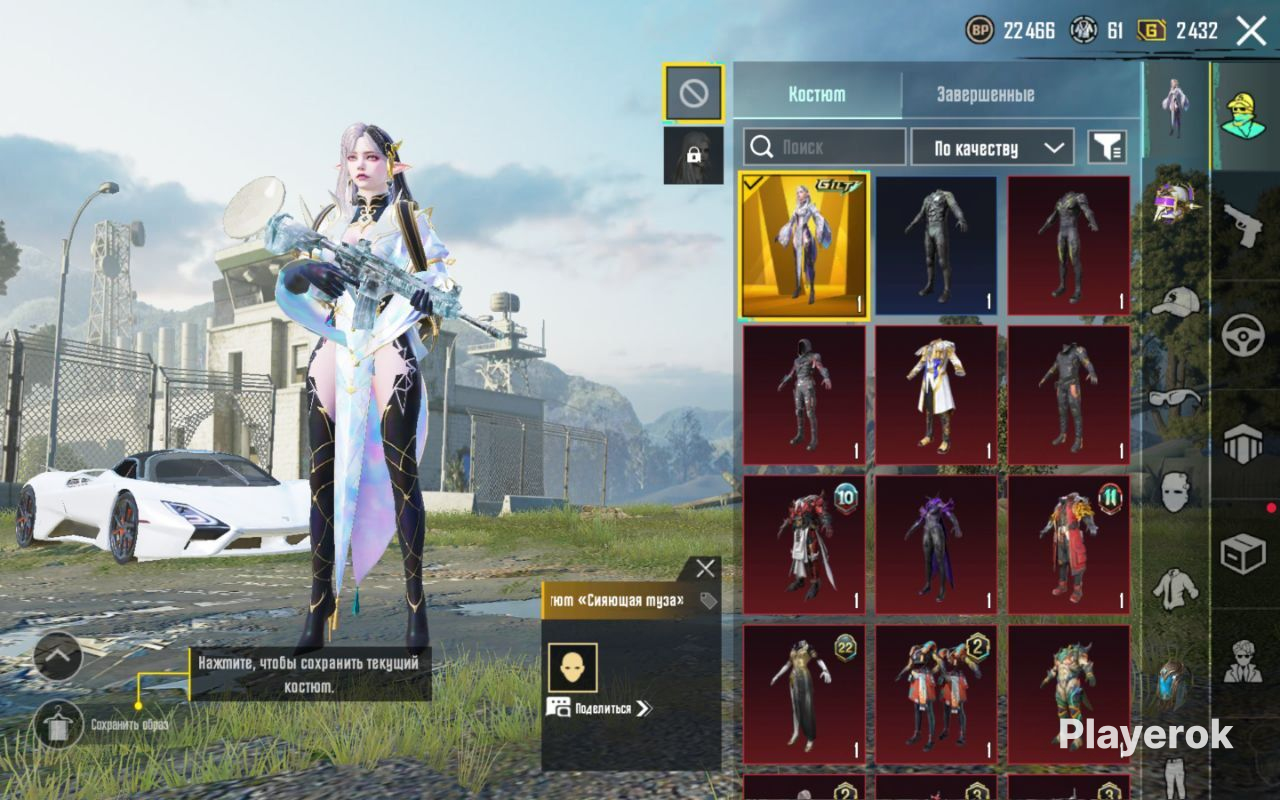Close the Сияющая муза costume info panel
Image resolution: width=1280 pixels, height=800 pixels.
click(705, 569)
